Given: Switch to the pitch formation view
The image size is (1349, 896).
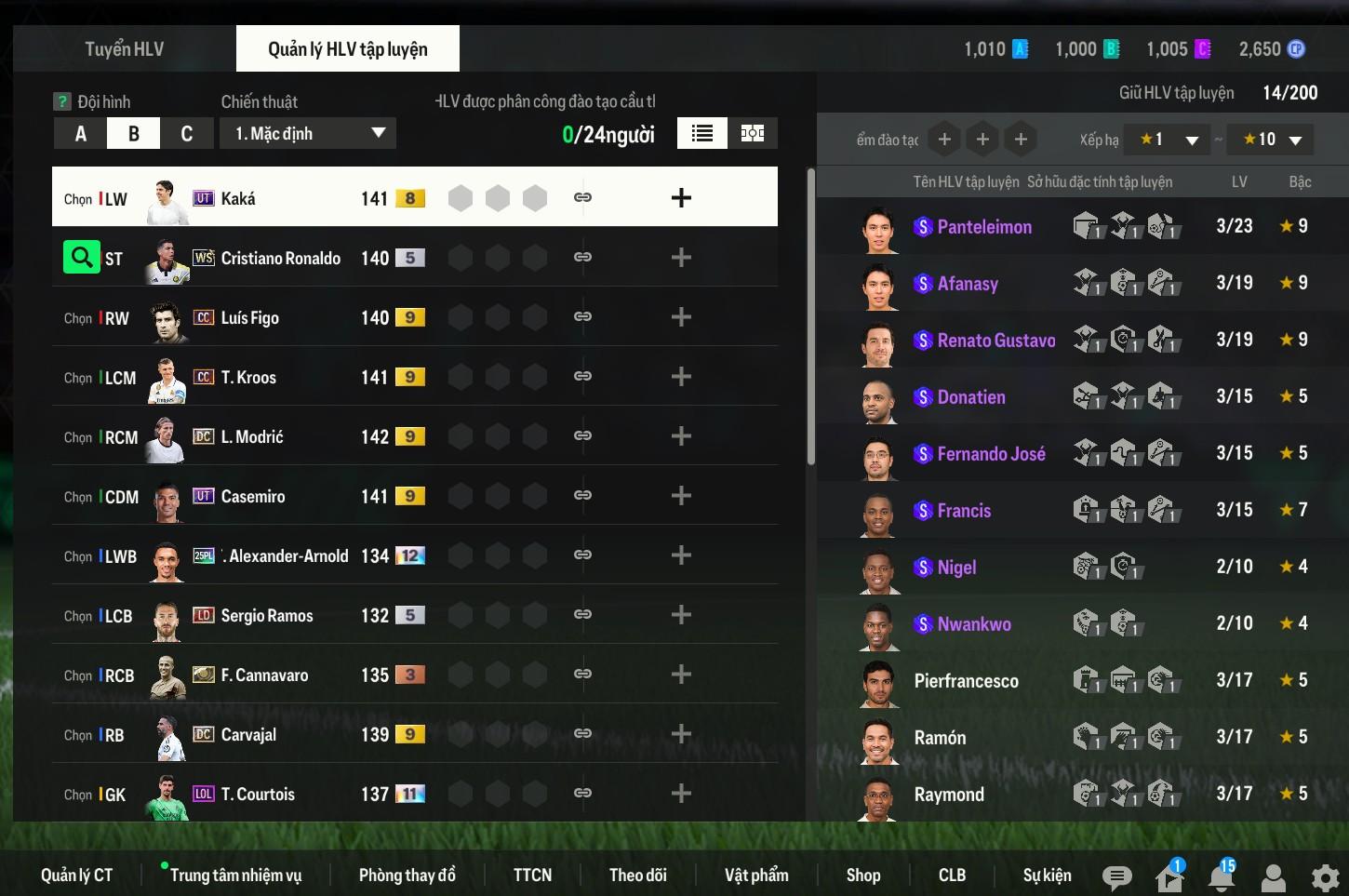Looking at the screenshot, I should click(752, 133).
